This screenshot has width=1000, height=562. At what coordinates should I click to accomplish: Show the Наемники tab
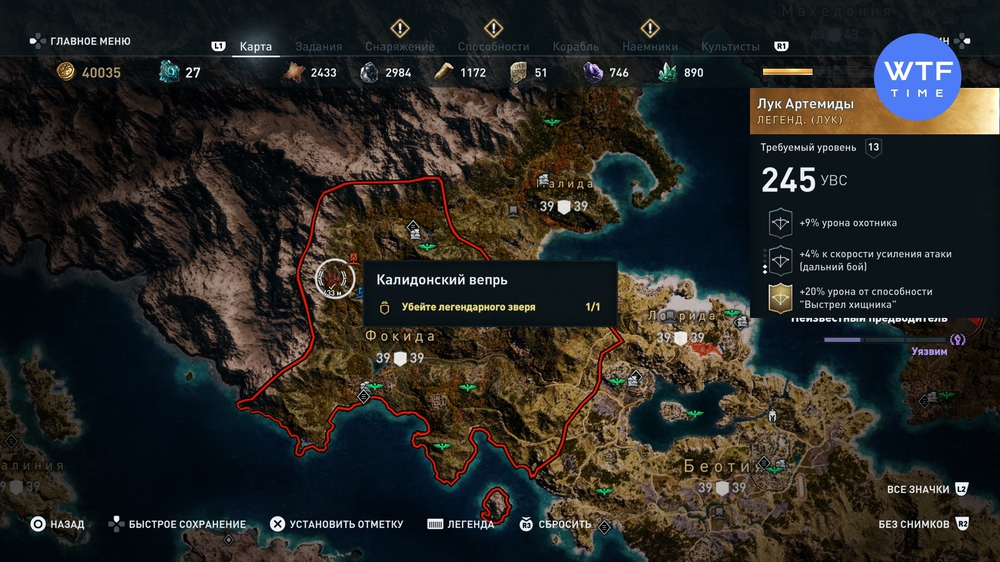[649, 46]
